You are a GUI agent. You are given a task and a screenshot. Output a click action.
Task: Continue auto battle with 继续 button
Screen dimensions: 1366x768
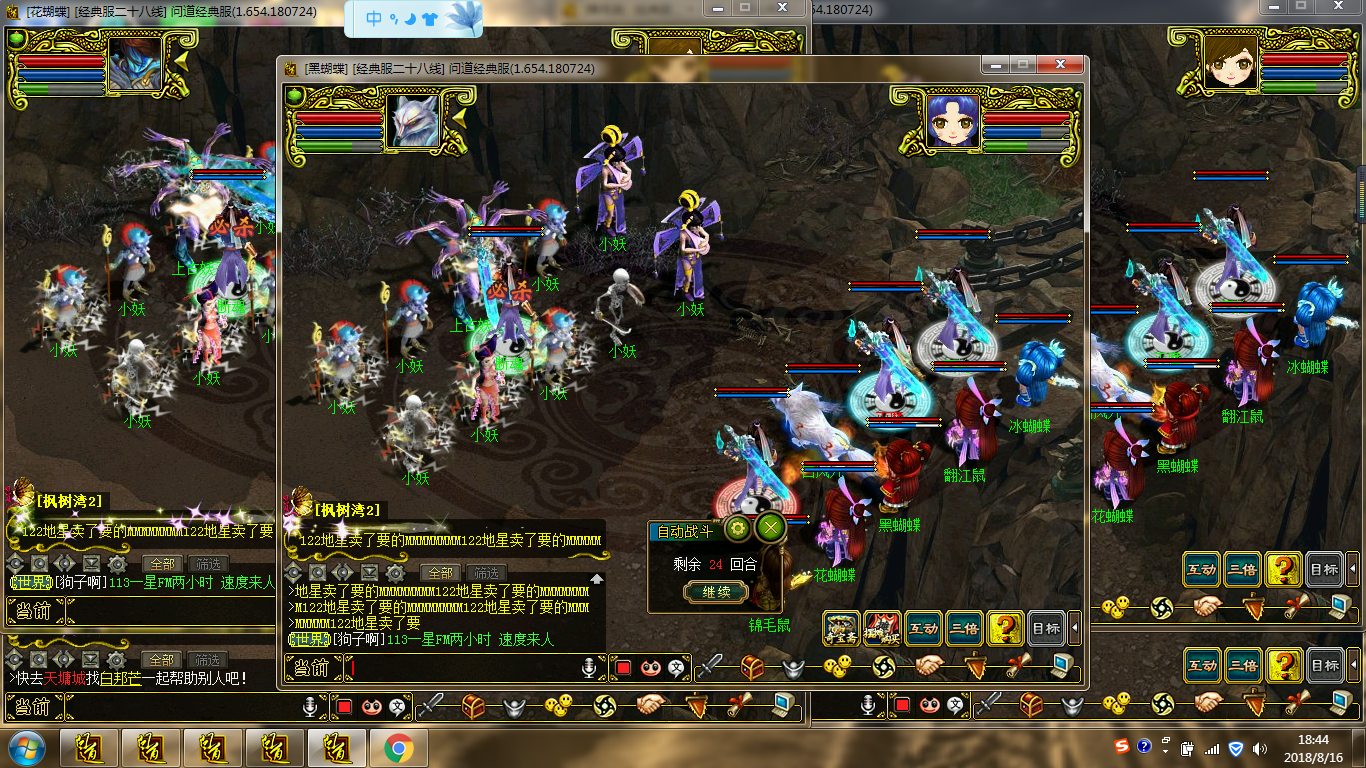click(716, 592)
